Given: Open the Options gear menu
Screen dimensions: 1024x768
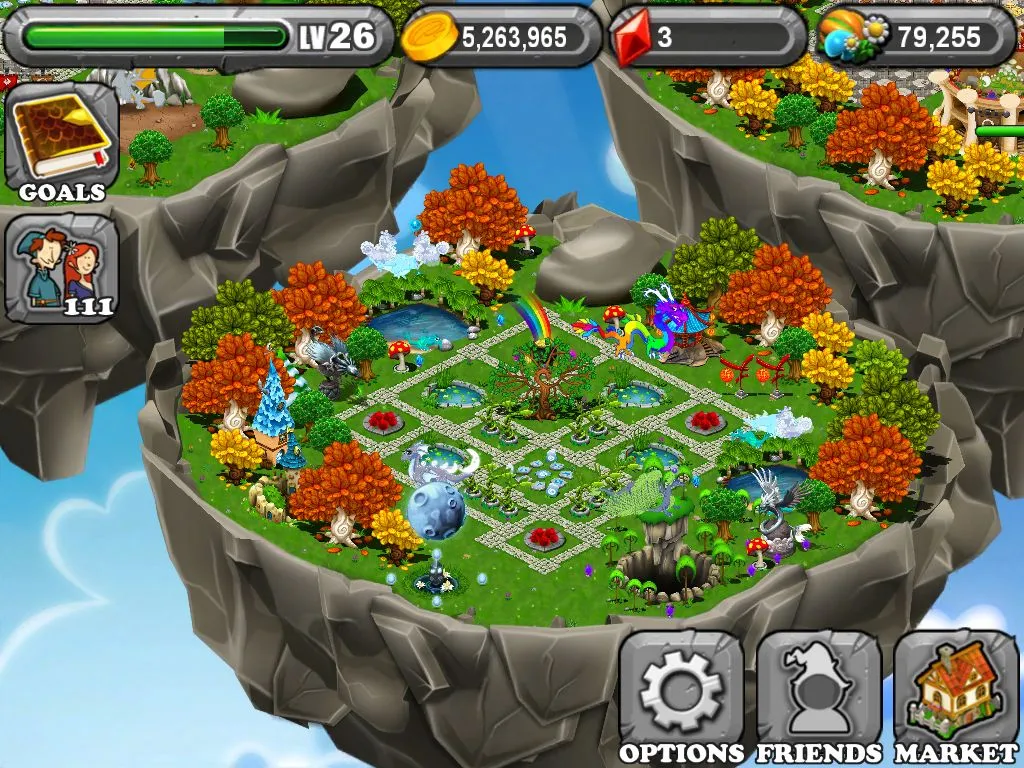Looking at the screenshot, I should click(682, 697).
